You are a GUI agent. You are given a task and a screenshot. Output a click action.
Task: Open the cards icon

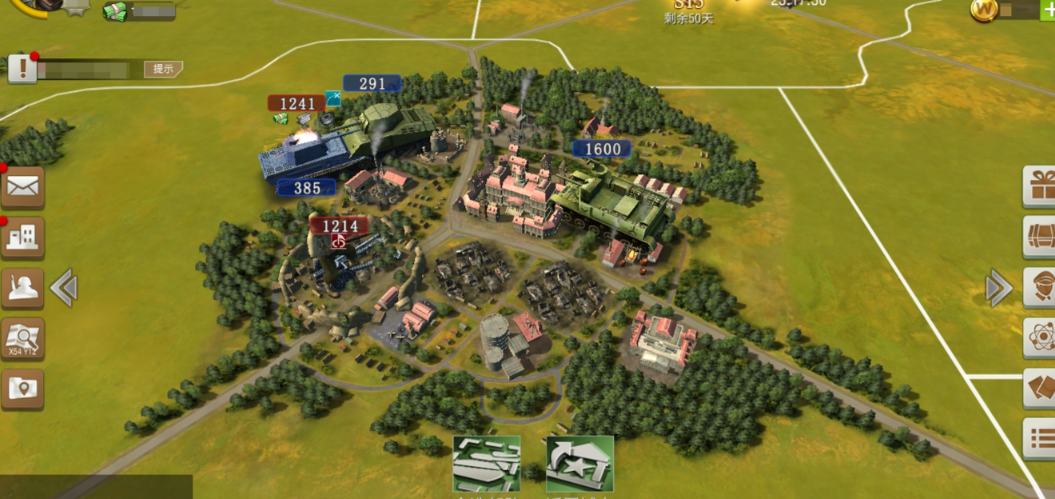pos(1040,388)
